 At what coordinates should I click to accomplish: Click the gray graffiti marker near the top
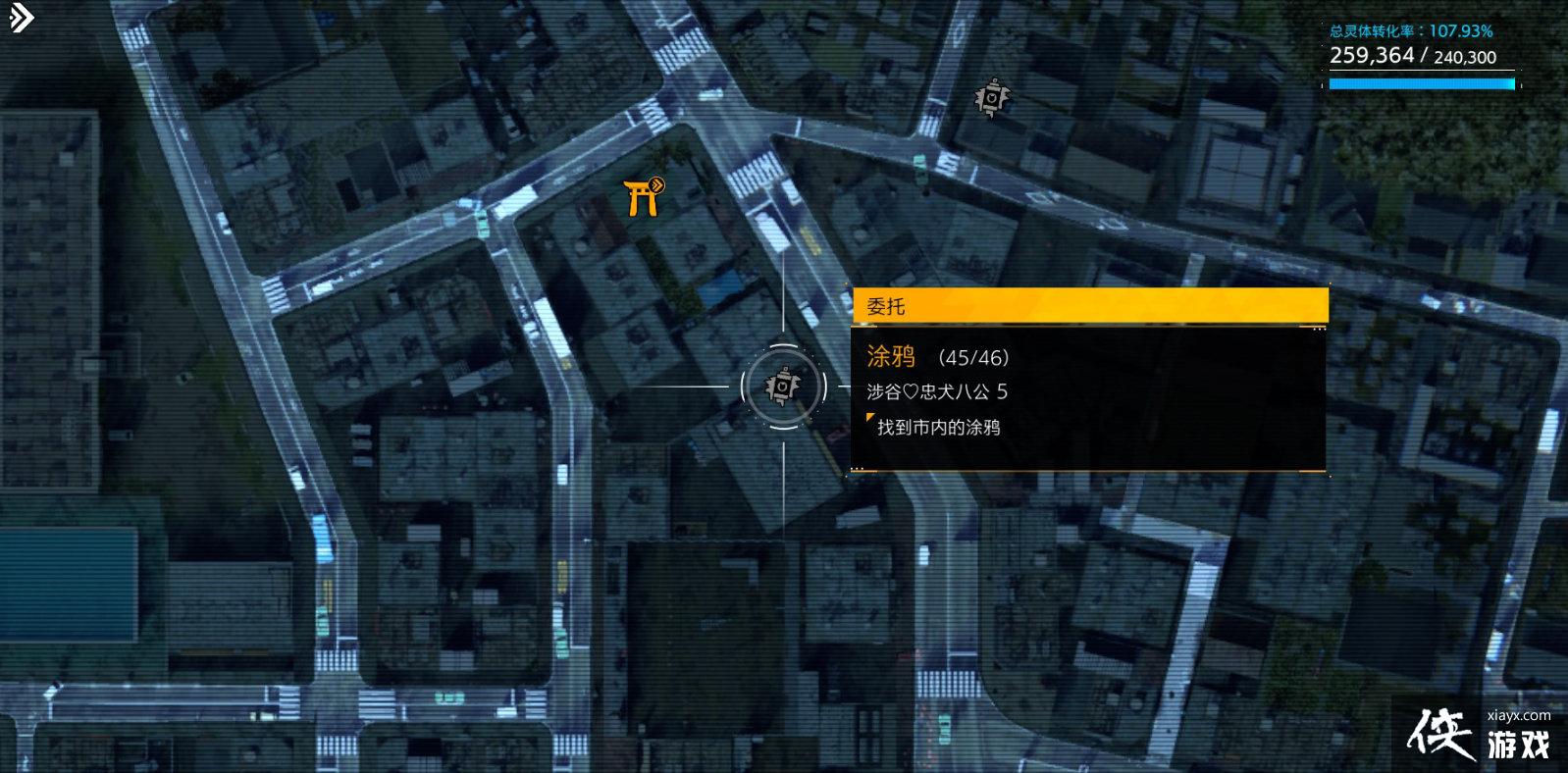point(992,98)
